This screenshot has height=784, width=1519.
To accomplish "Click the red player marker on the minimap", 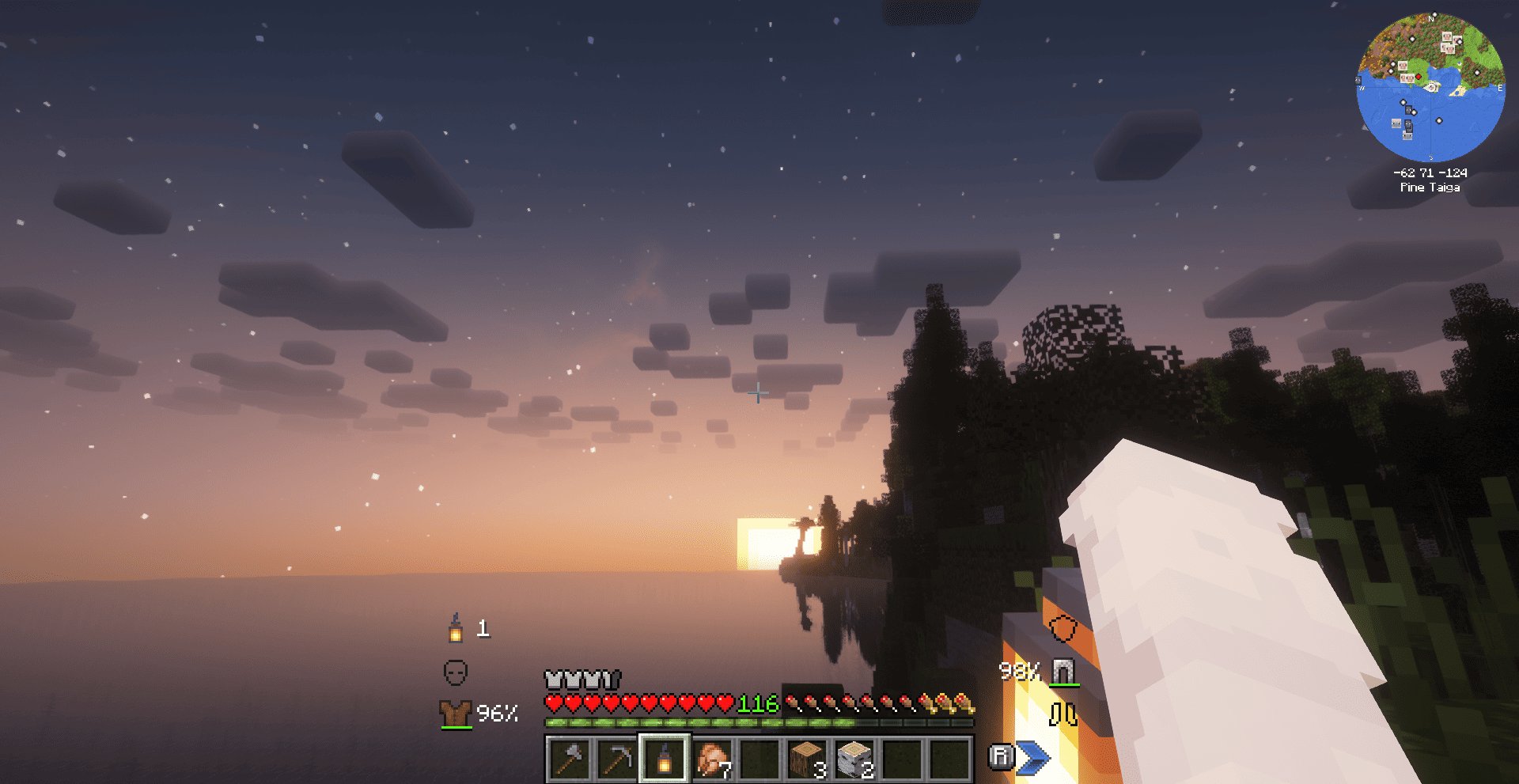I will (1419, 77).
